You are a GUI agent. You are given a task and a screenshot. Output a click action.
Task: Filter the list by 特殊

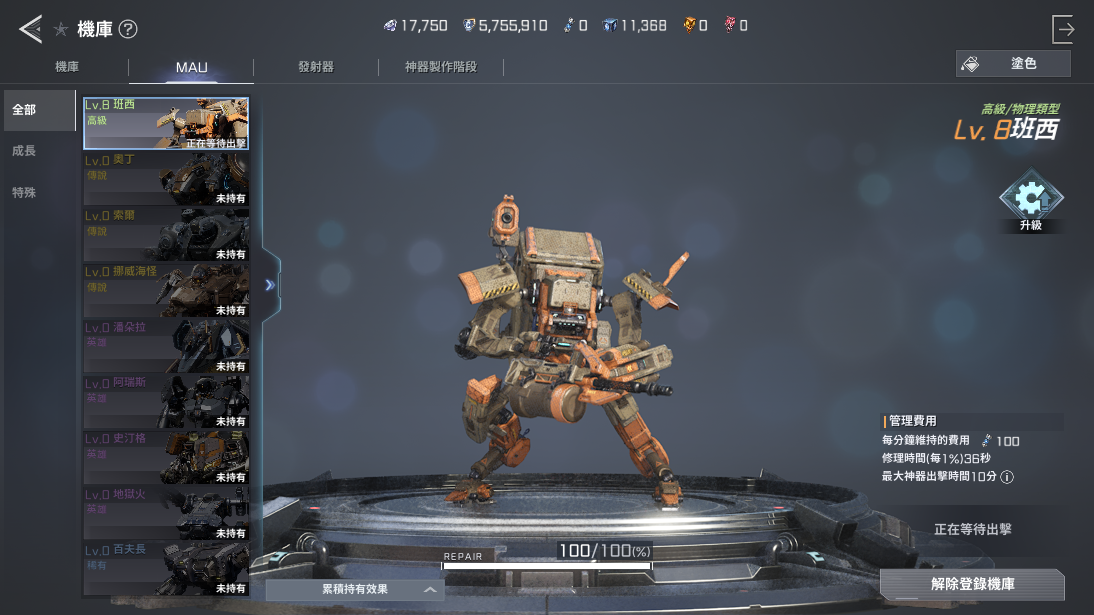click(x=24, y=193)
